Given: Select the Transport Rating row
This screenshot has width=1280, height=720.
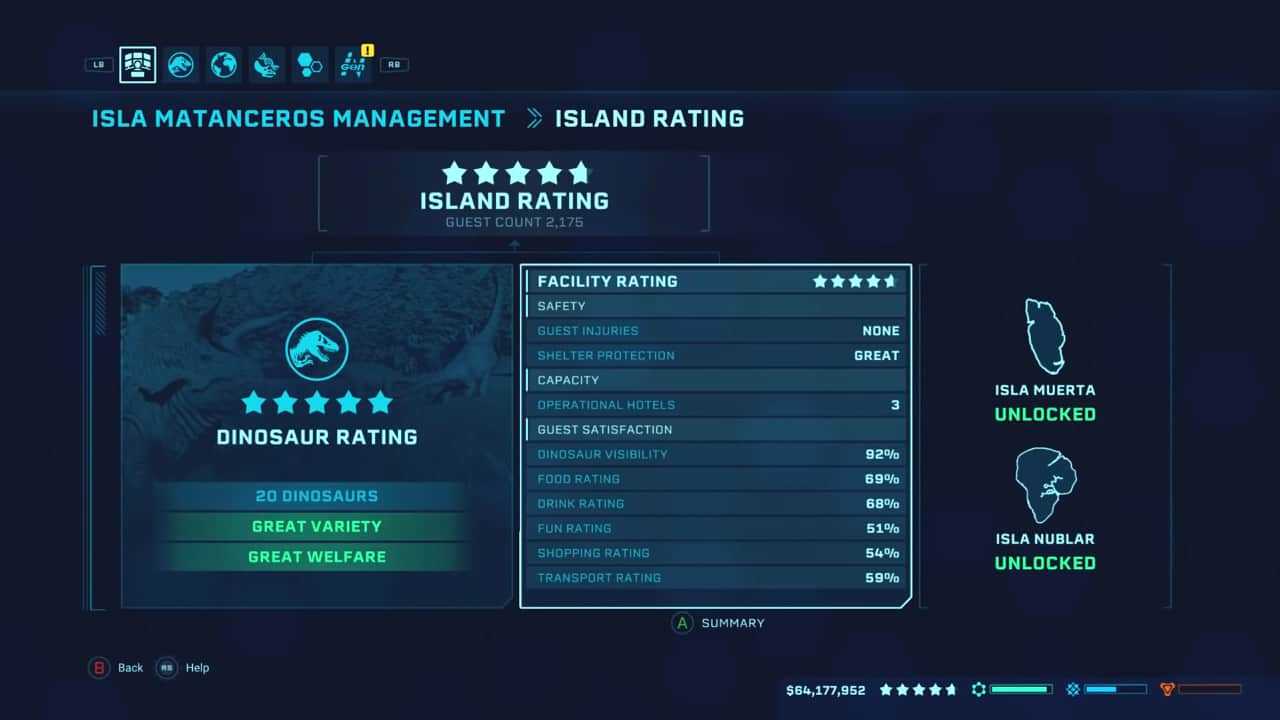Looking at the screenshot, I should pyautogui.click(x=715, y=577).
